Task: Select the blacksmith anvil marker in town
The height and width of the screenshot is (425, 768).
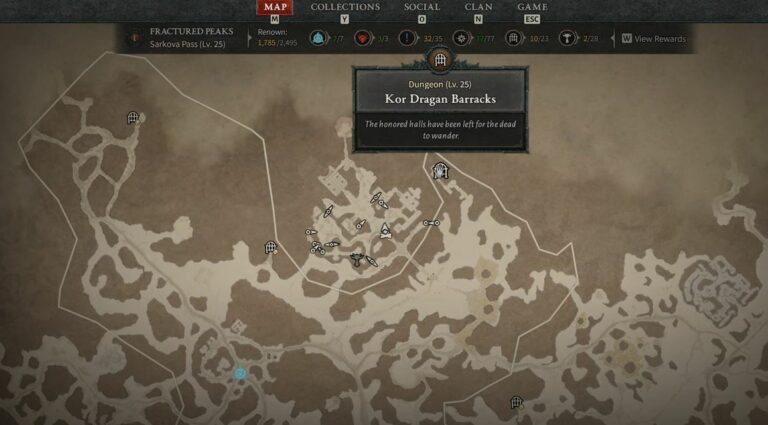Action: click(357, 258)
